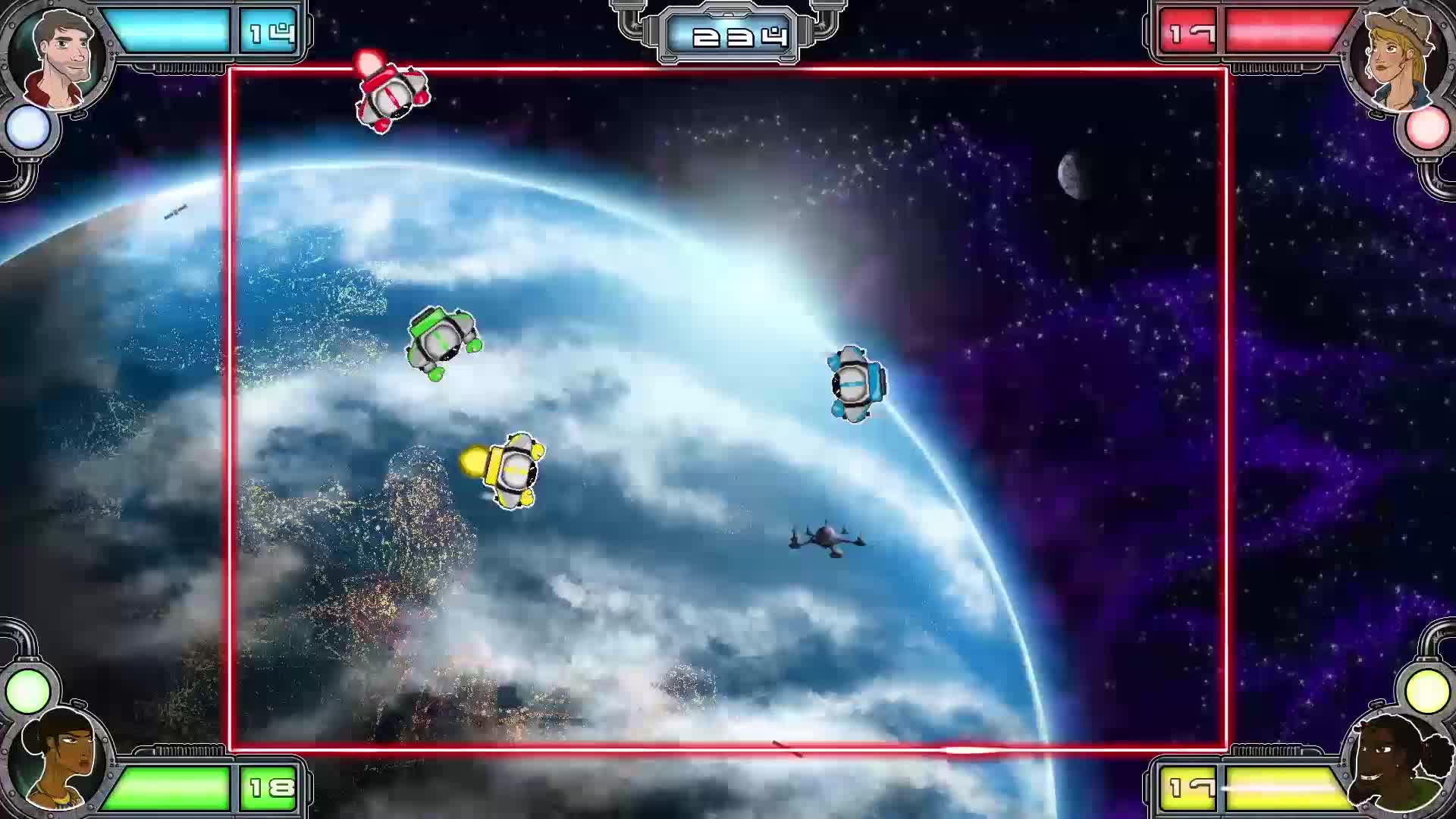The width and height of the screenshot is (1456, 819).
Task: Toggle the white power orb under the top-left portrait
Action: pos(29,128)
